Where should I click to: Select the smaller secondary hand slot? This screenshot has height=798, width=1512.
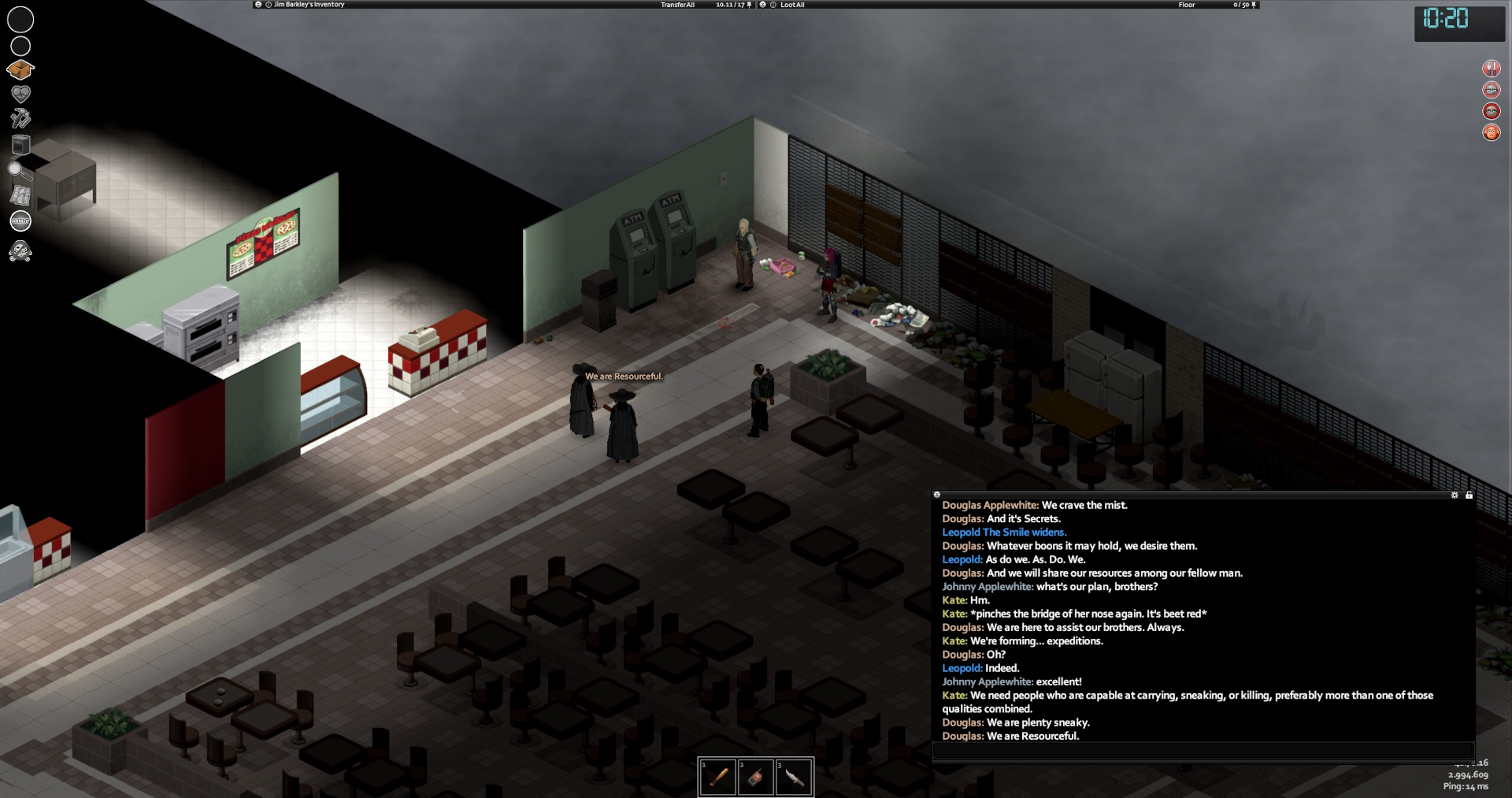tap(20, 46)
